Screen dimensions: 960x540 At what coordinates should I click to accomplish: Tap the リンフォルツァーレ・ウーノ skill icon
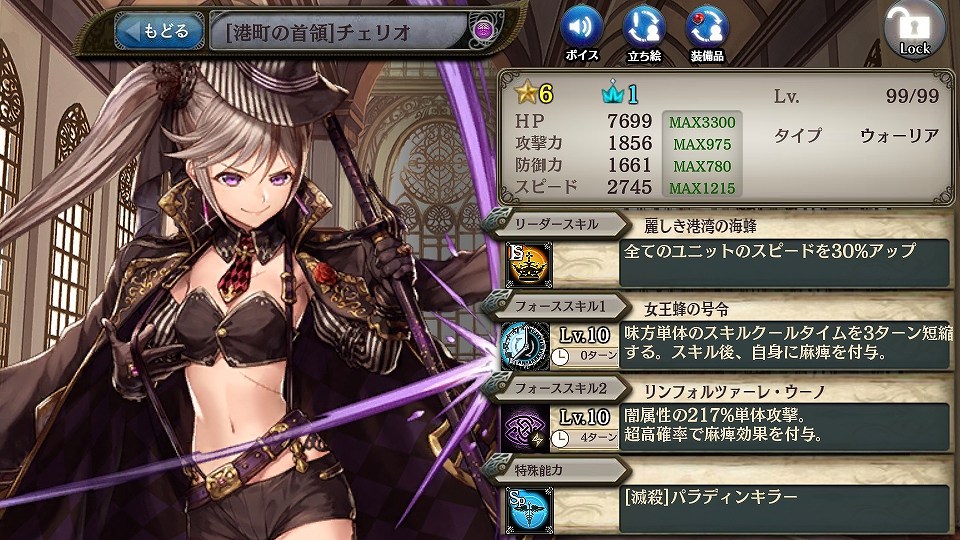[524, 426]
